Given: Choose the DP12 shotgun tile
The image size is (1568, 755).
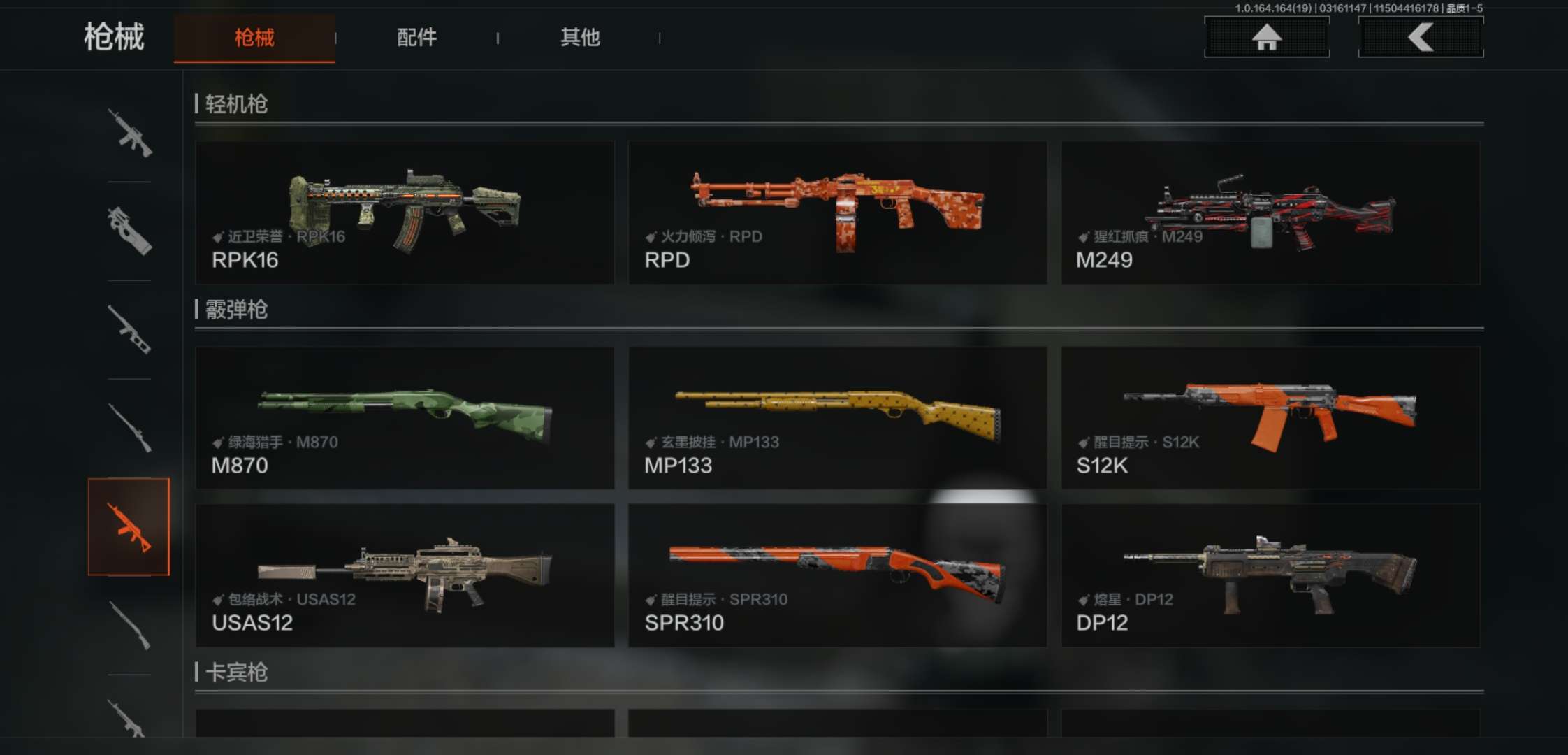Looking at the screenshot, I should tap(1270, 575).
